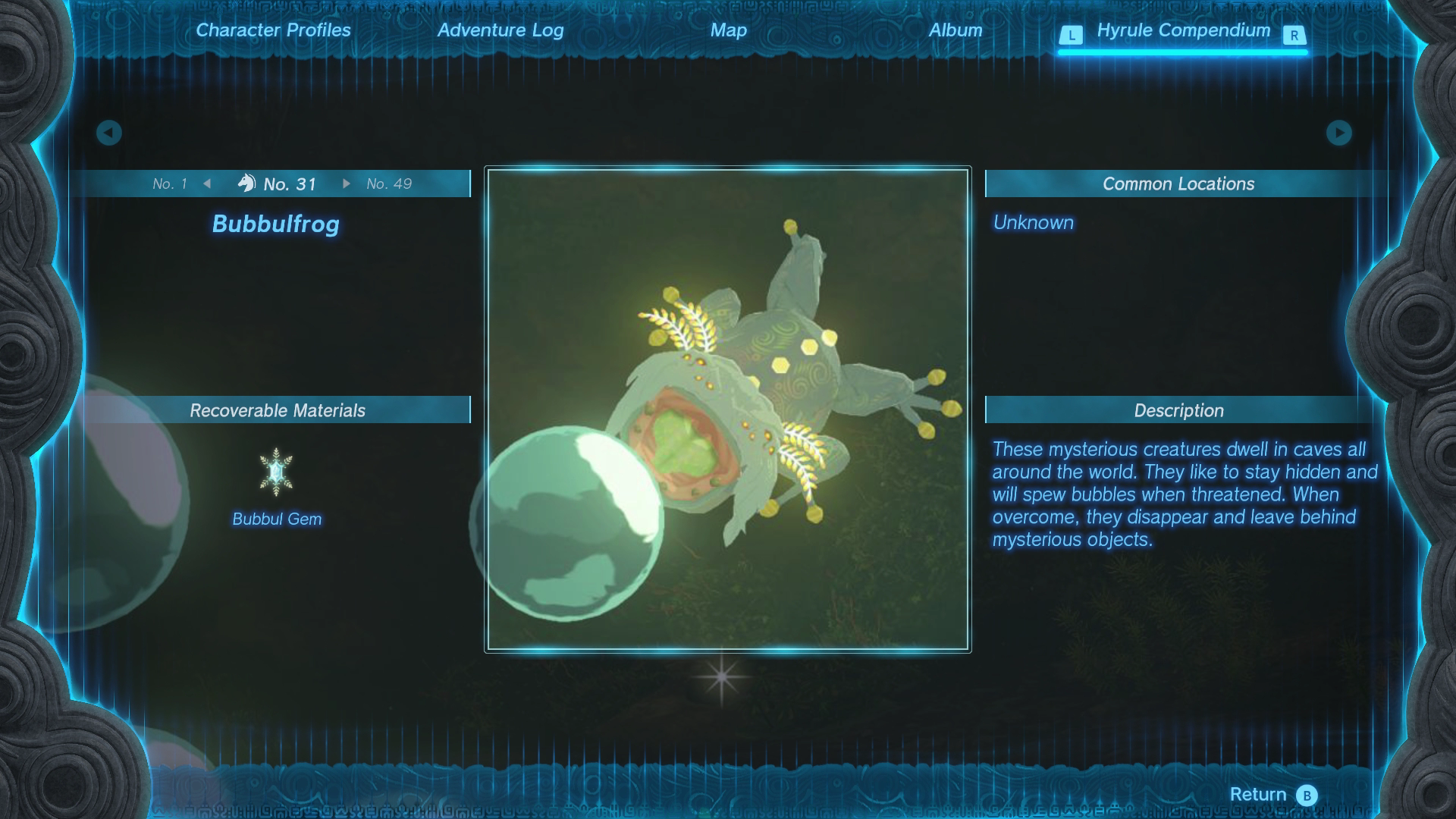Viewport: 1456px width, 819px height.
Task: Jump forward to entry No. 49
Action: click(388, 184)
